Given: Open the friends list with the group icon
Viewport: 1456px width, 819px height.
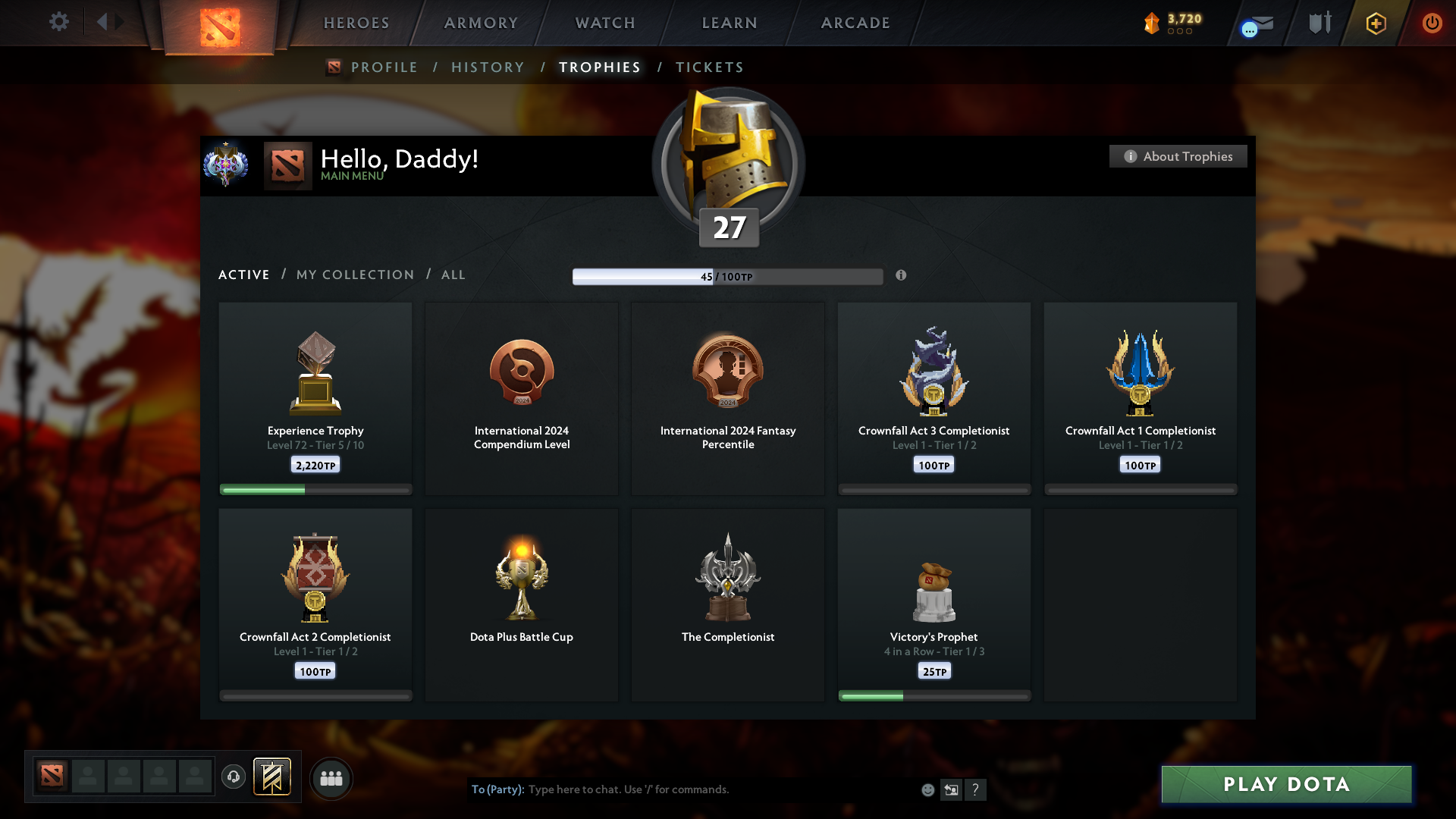Looking at the screenshot, I should coord(331,778).
